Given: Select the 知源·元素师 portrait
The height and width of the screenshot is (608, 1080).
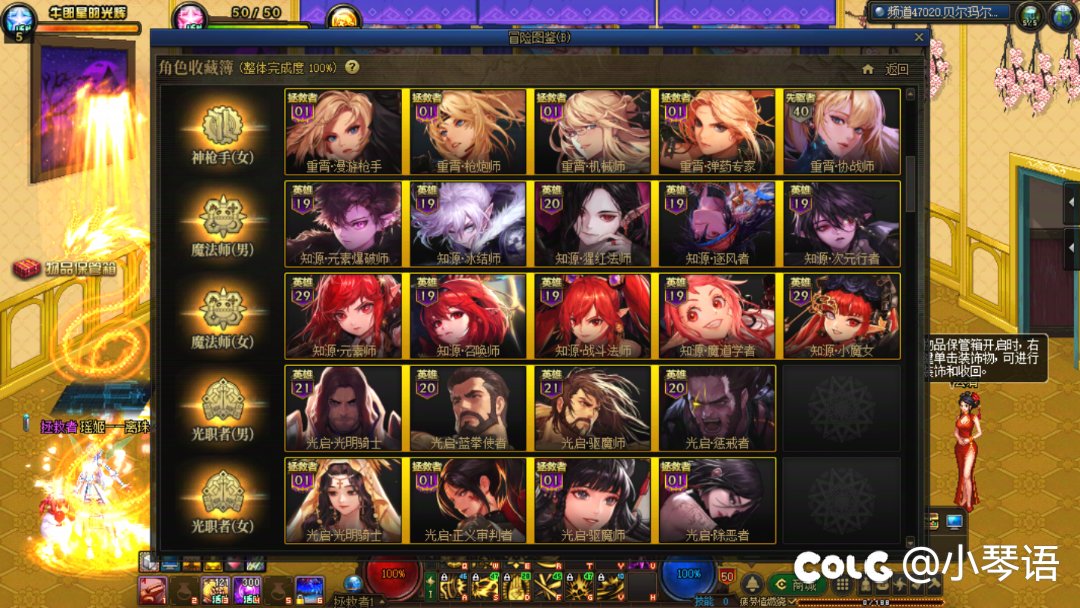Looking at the screenshot, I should click(344, 316).
